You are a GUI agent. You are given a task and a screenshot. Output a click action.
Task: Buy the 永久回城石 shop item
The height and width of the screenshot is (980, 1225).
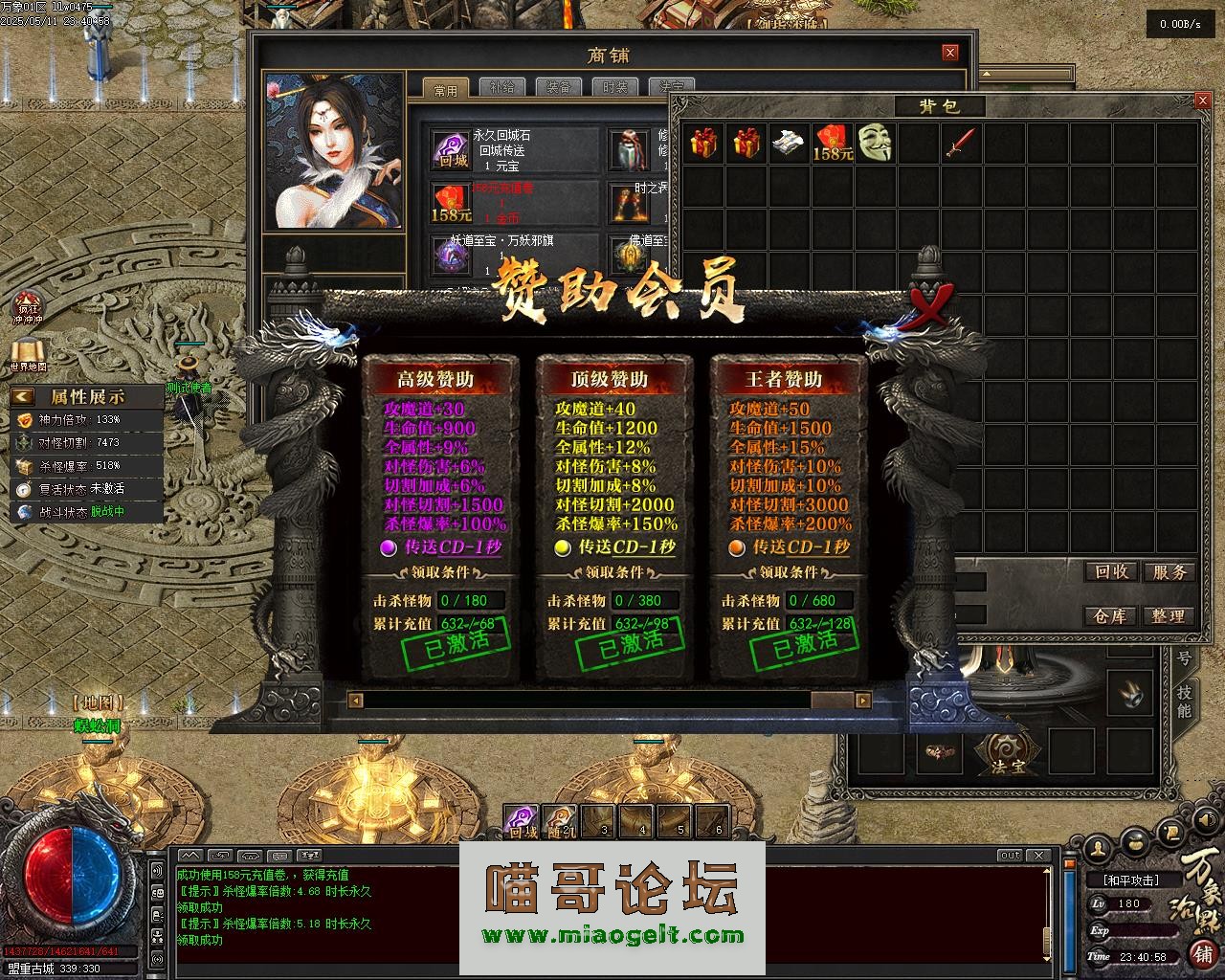click(x=449, y=151)
